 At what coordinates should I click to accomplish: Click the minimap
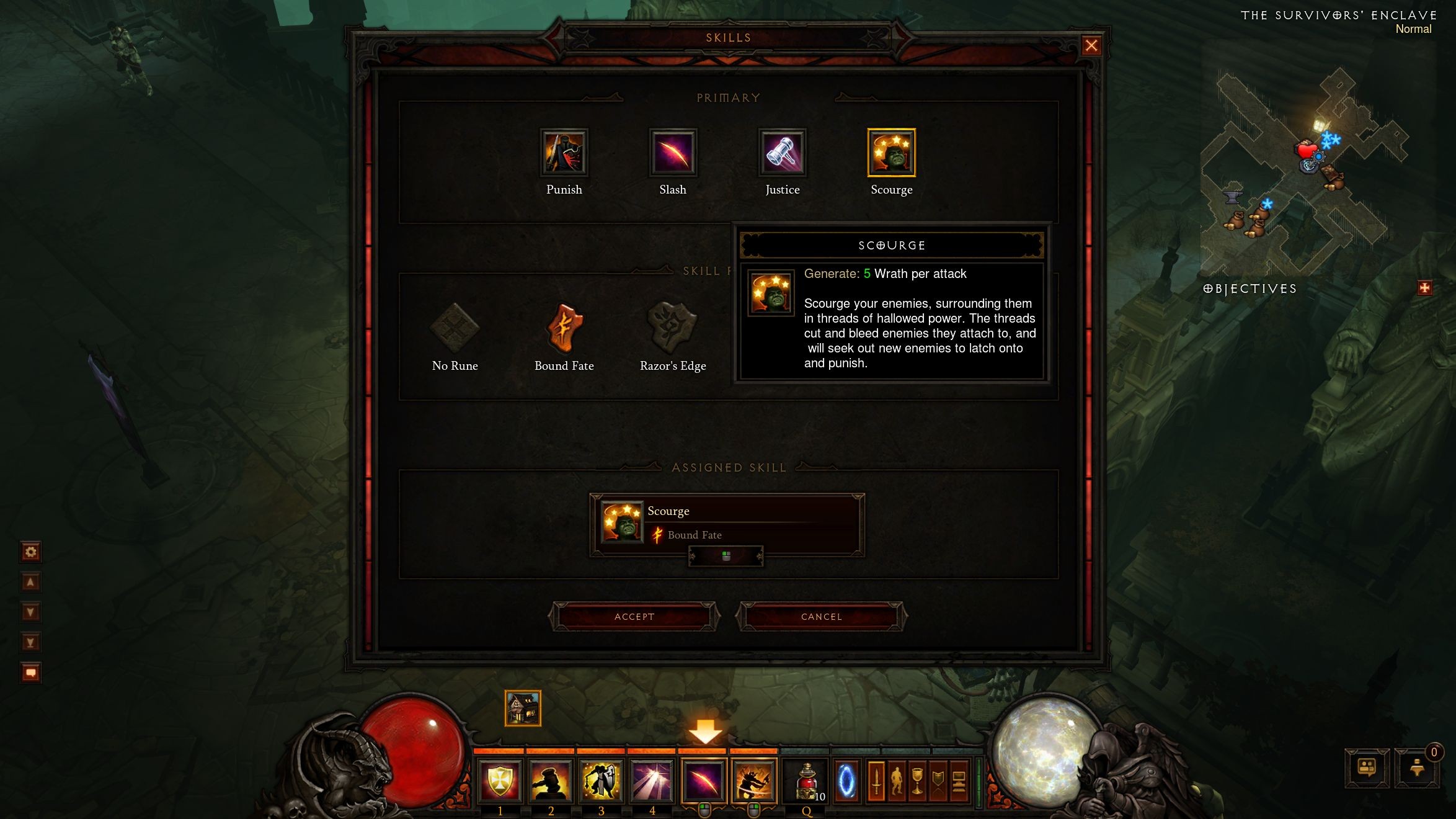(1302, 168)
